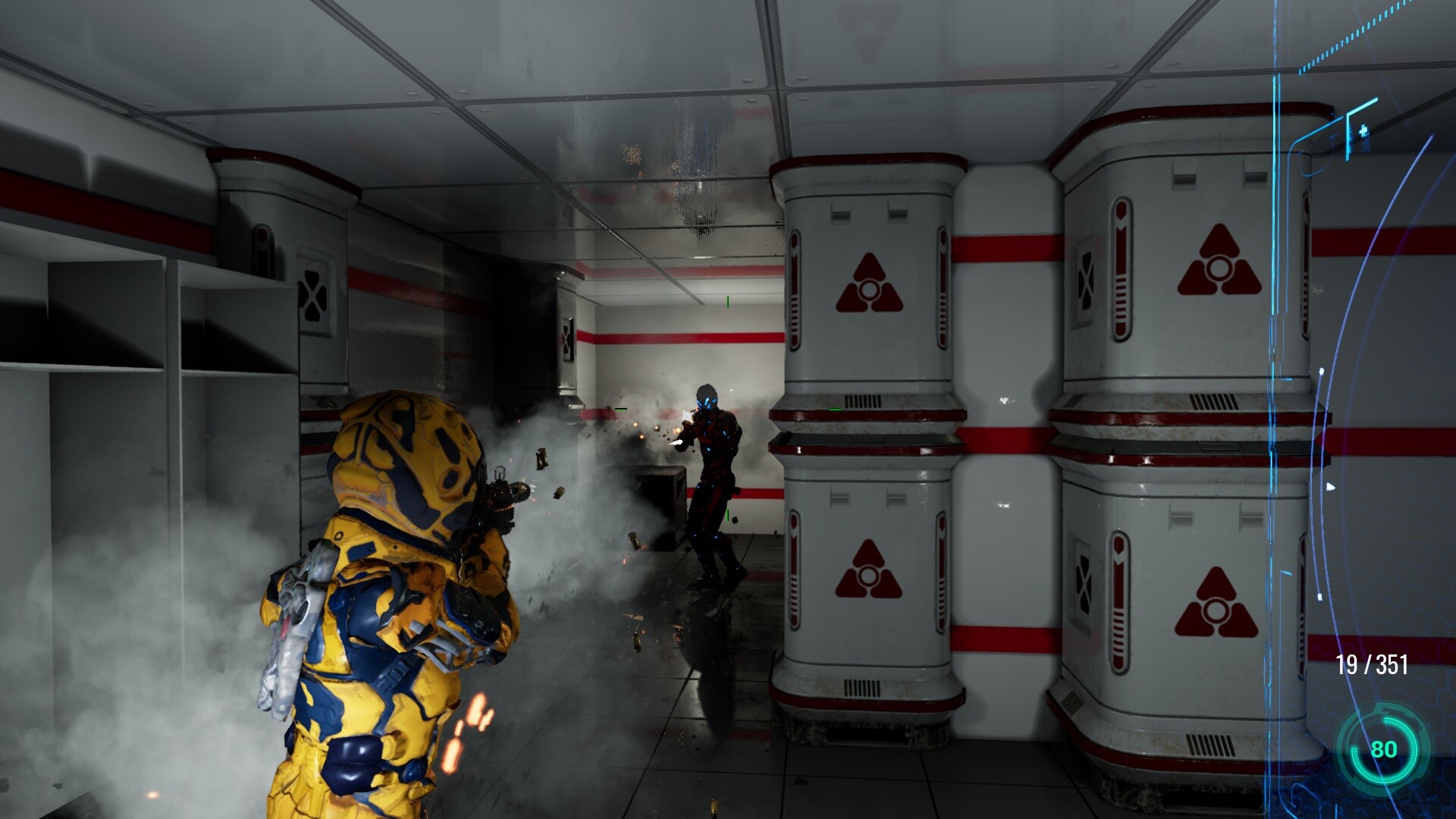1456x819 pixels.
Task: Click the green hit marker beside the enemy's leg
Action: point(726,514)
